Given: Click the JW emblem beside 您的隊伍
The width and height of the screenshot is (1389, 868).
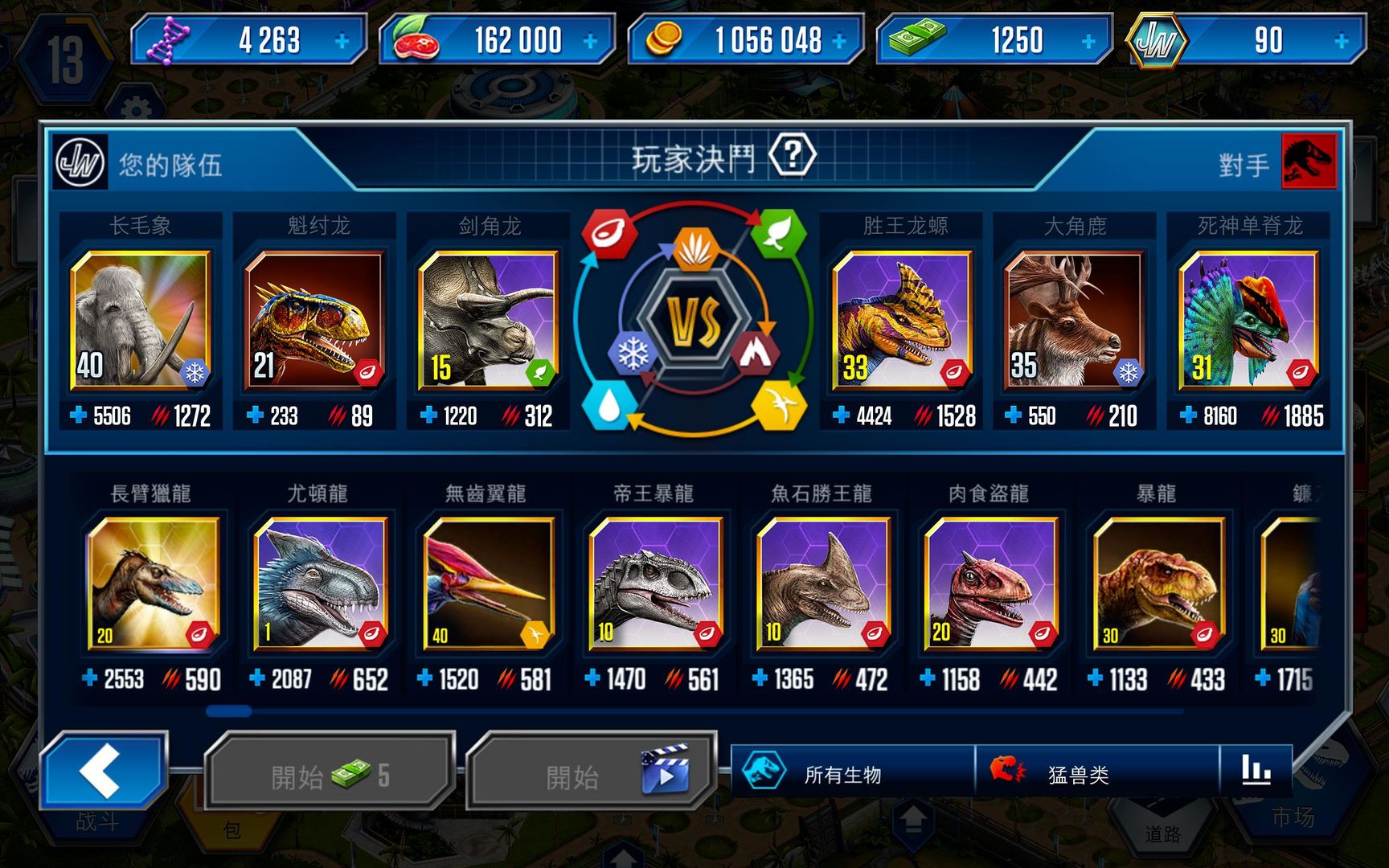Looking at the screenshot, I should tap(79, 162).
